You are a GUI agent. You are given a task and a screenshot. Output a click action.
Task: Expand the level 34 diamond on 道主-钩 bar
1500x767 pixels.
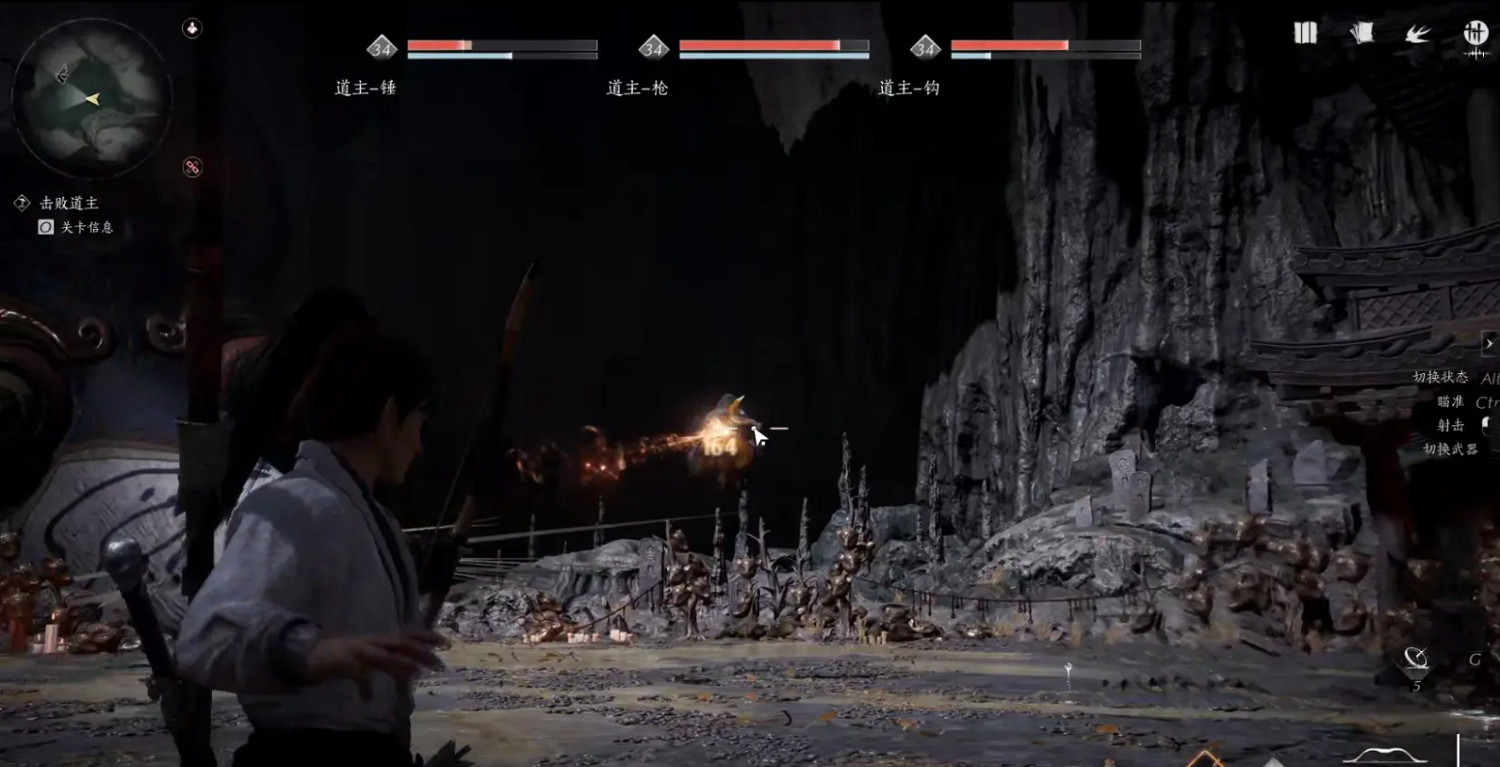(x=925, y=46)
